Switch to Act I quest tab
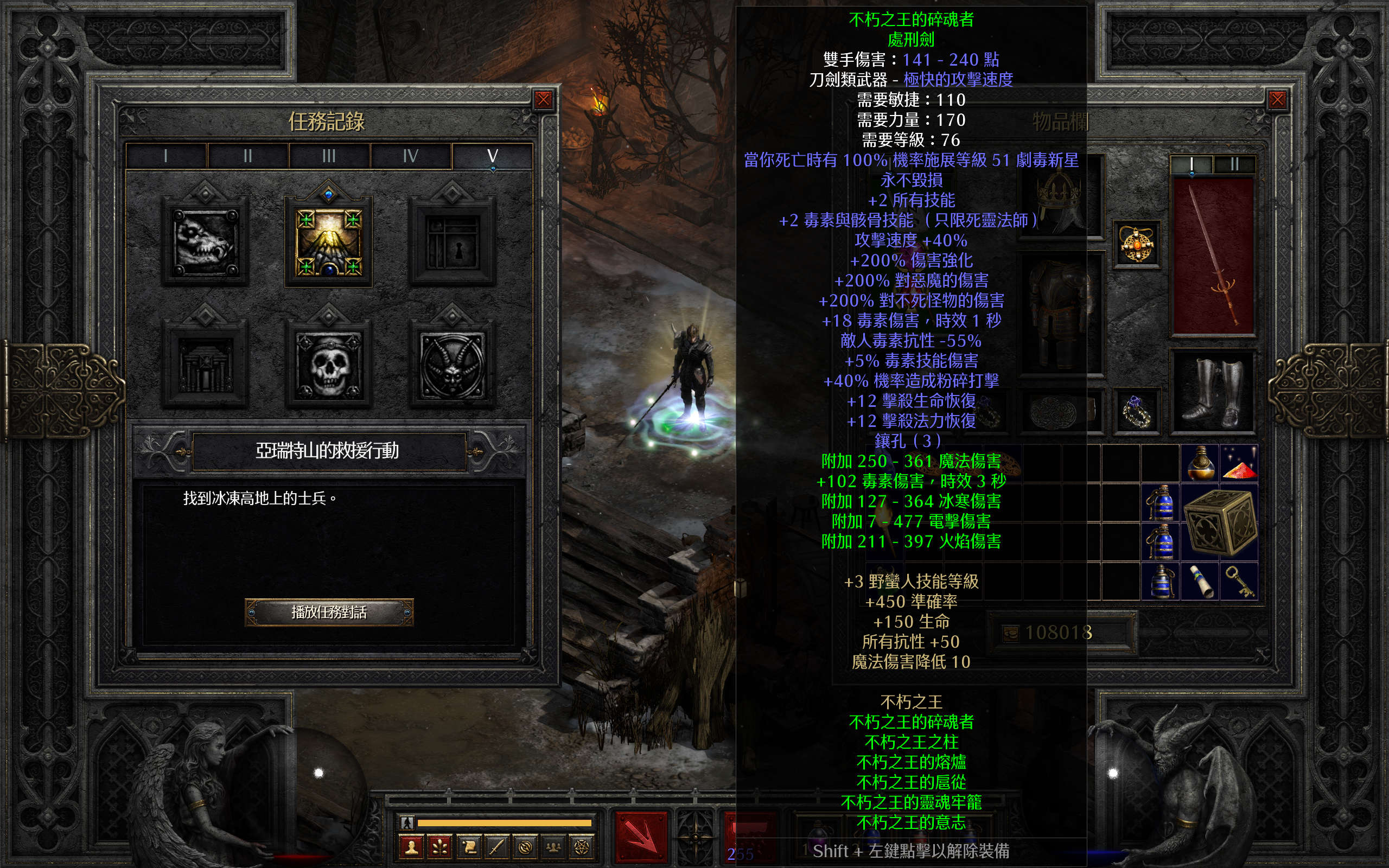 click(166, 156)
